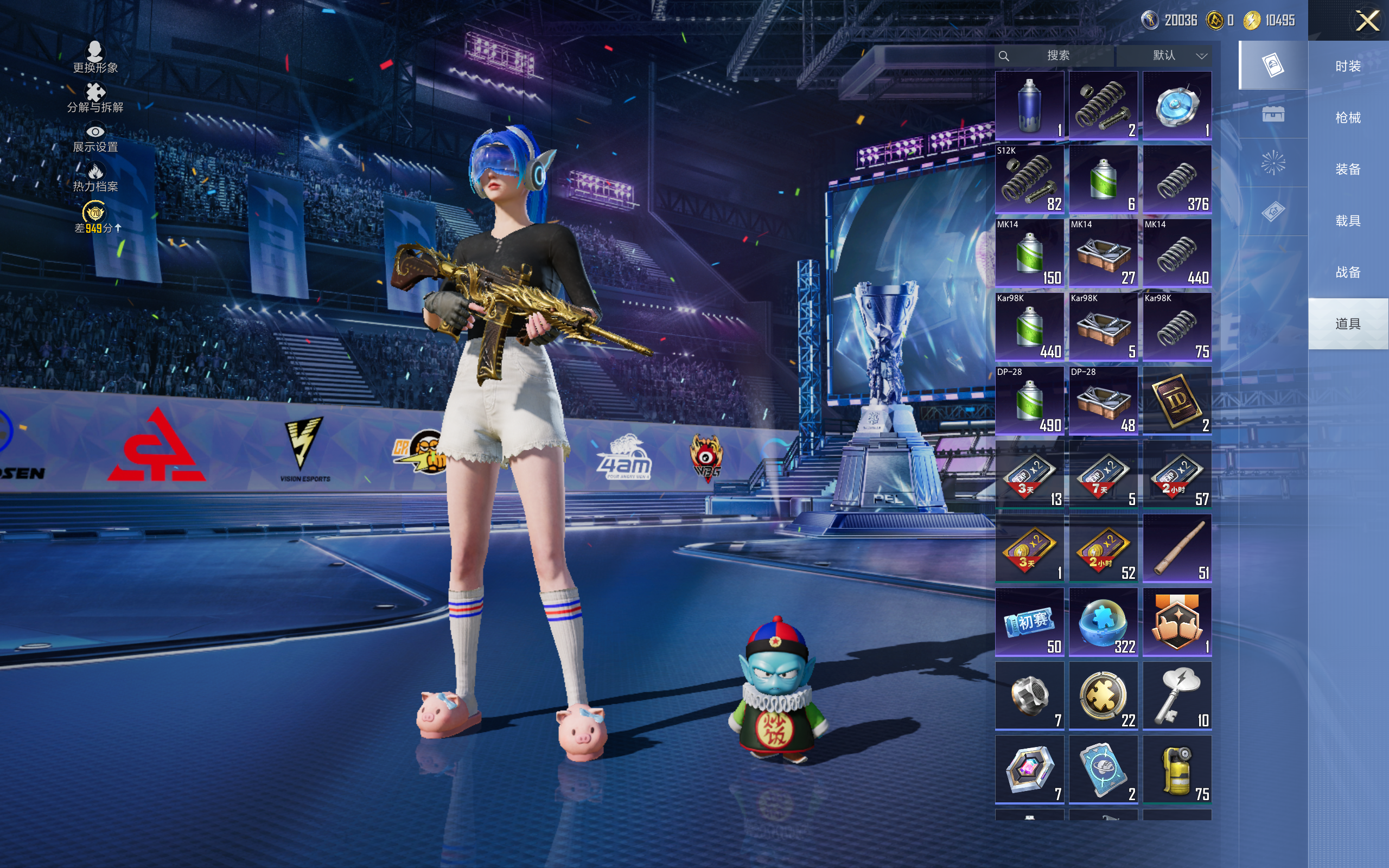Open 展示设置 display settings
Viewport: 1389px width, 868px height.
(95, 138)
